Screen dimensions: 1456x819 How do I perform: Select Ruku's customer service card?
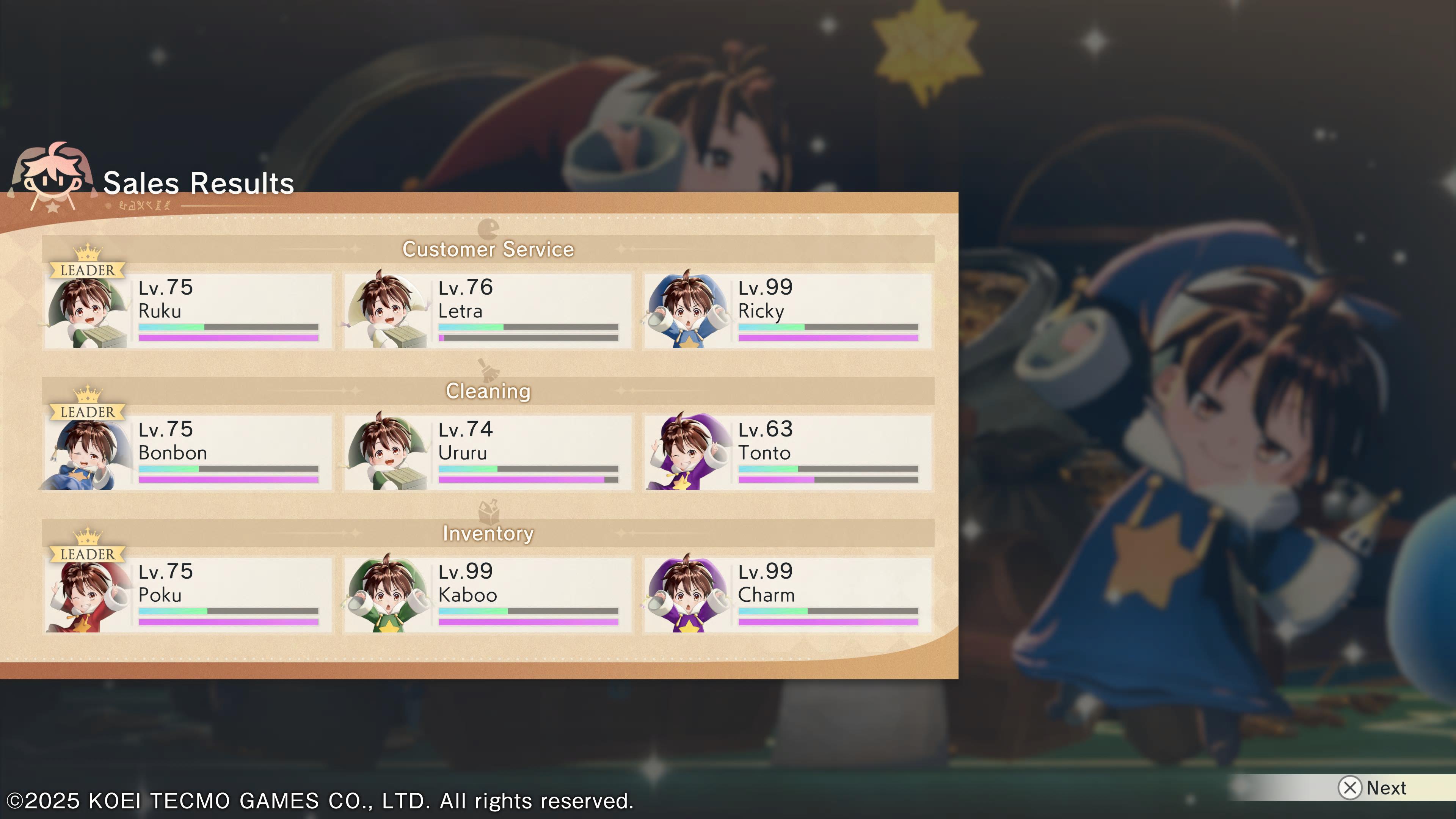pos(188,311)
